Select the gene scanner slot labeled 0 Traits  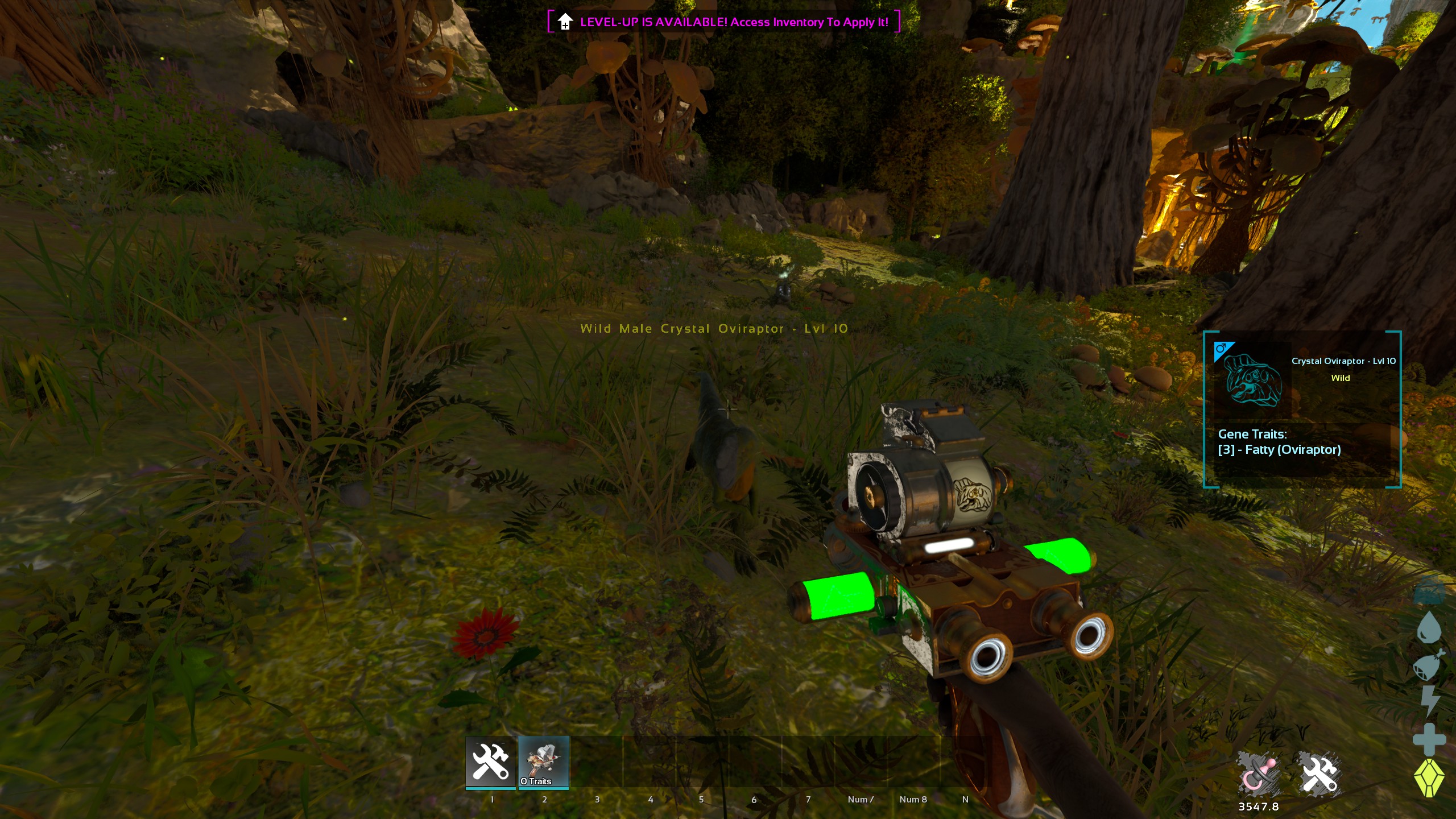(x=544, y=761)
